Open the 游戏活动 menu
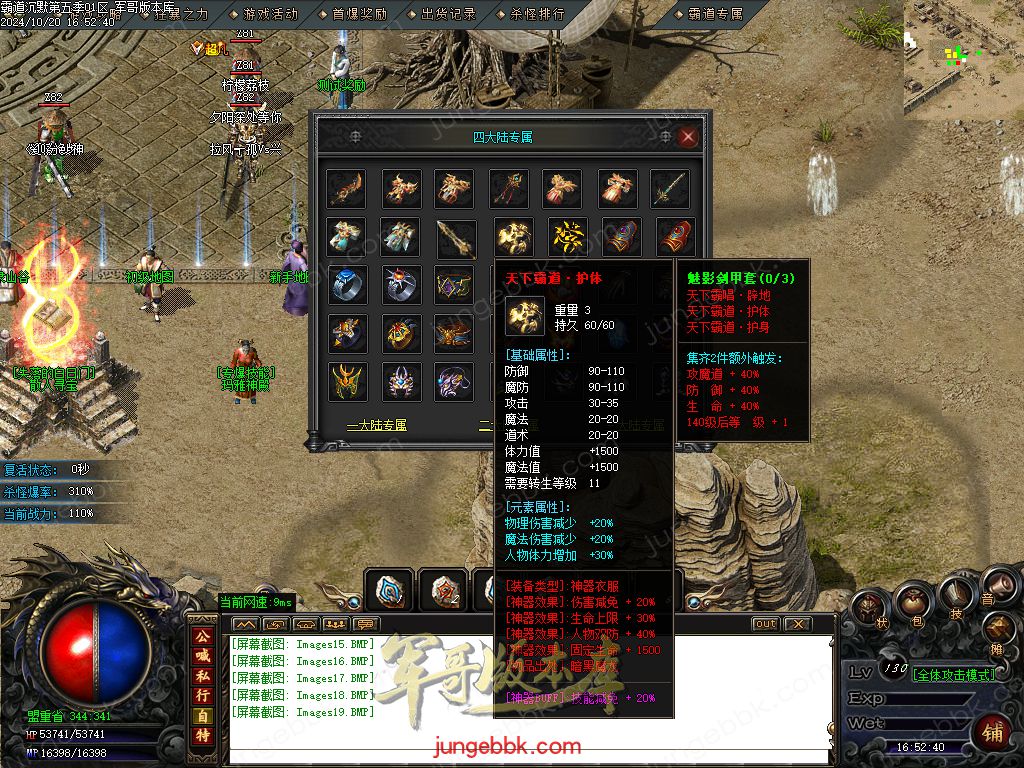Viewport: 1024px width, 768px height. tap(270, 14)
